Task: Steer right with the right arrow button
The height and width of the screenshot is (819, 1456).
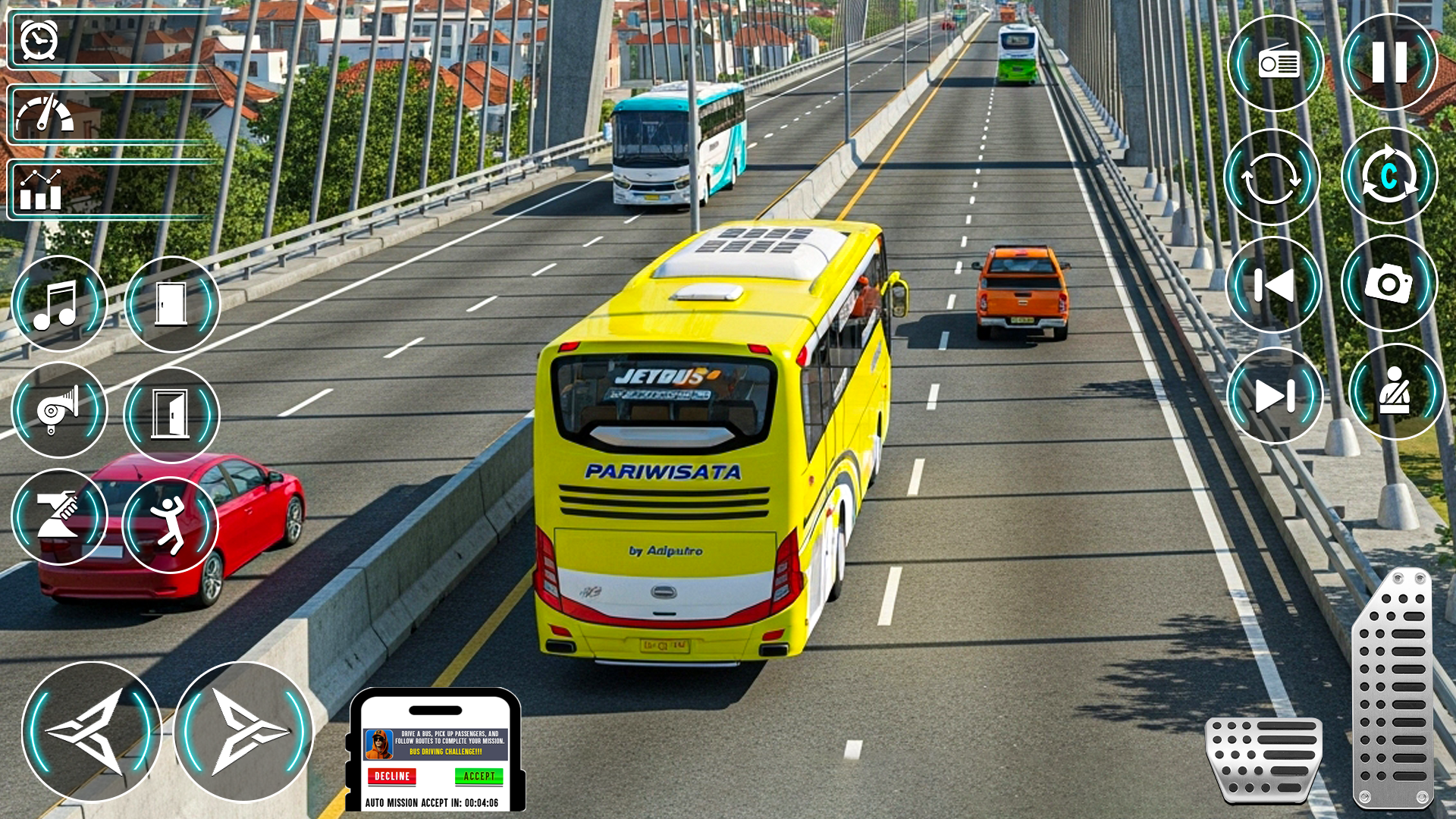Action: 243,732
